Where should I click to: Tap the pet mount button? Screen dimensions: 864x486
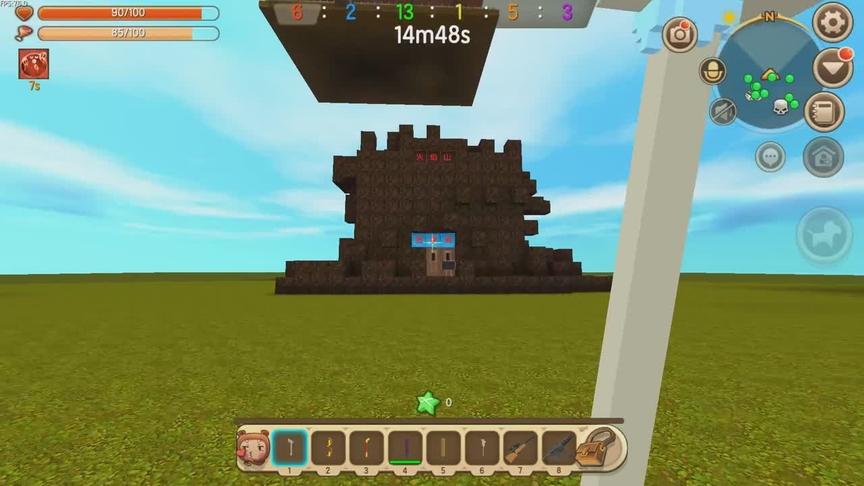click(824, 236)
